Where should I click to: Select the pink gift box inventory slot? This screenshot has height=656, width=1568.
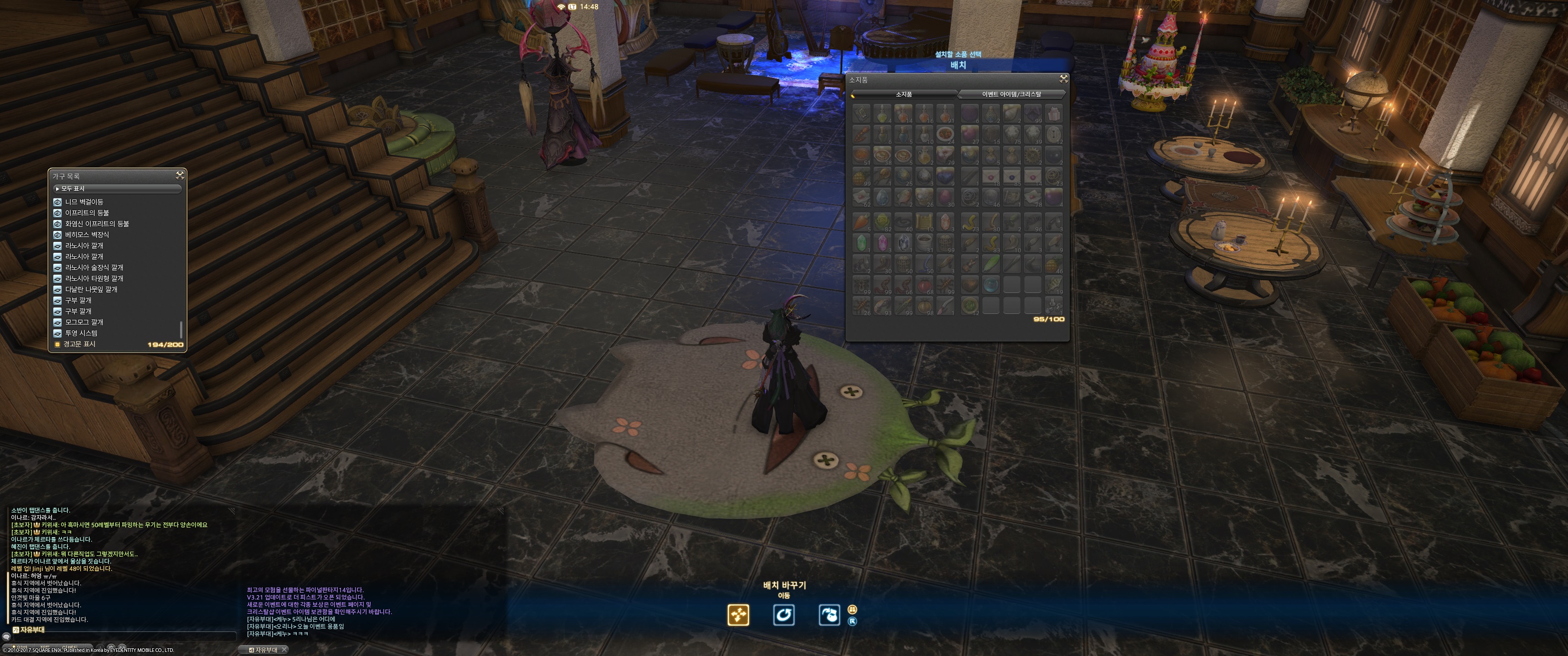click(1054, 113)
